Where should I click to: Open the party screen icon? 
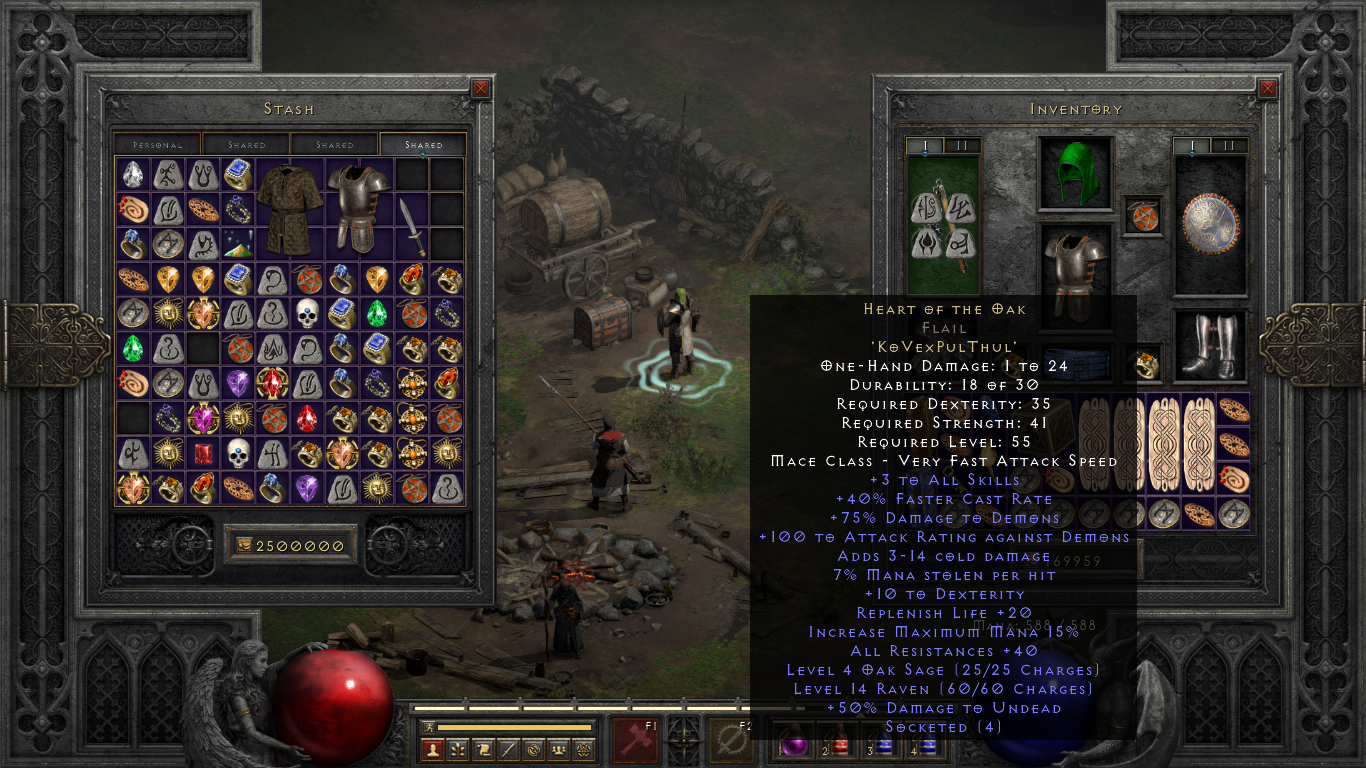pos(560,750)
